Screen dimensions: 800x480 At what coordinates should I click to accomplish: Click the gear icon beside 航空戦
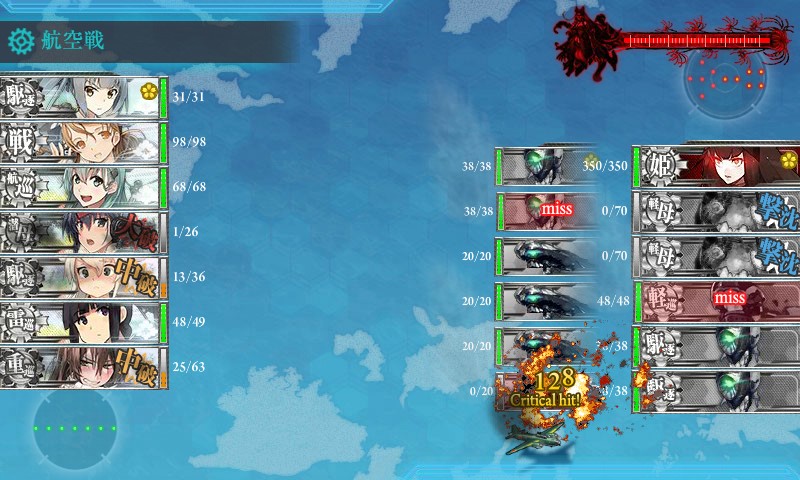coord(20,41)
